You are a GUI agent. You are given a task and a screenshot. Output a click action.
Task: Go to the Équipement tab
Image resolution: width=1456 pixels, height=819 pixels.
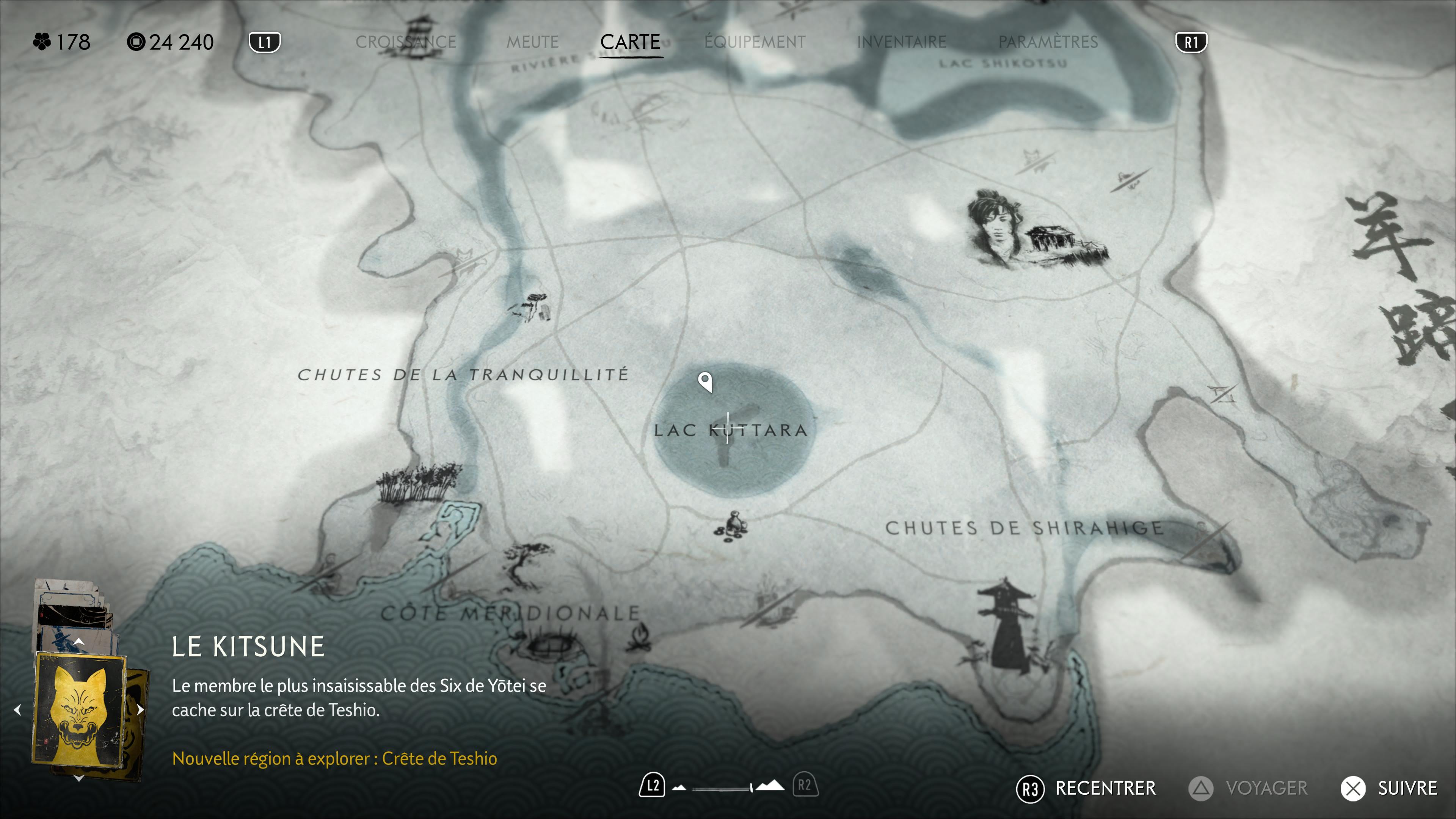tap(755, 42)
